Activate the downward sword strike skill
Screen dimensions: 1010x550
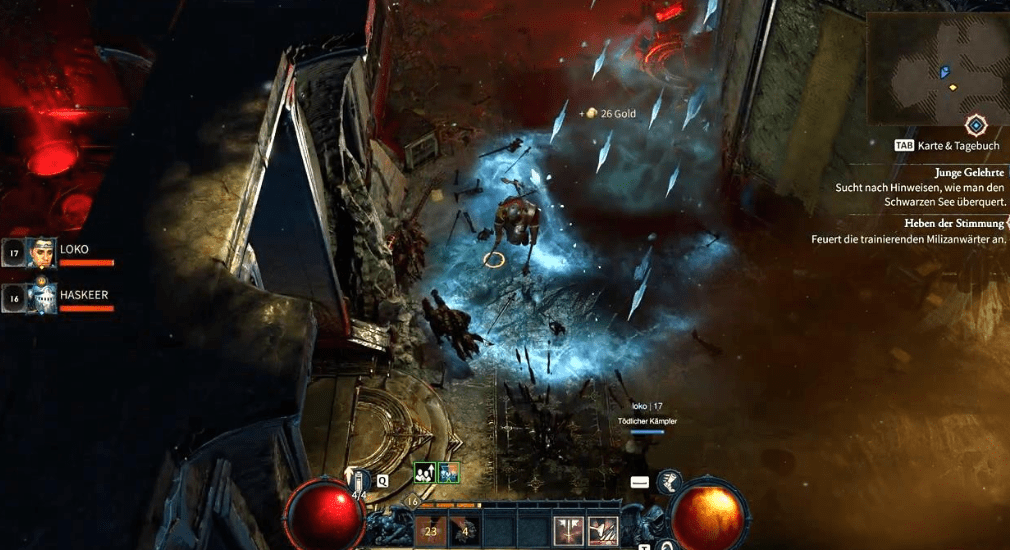[568, 531]
